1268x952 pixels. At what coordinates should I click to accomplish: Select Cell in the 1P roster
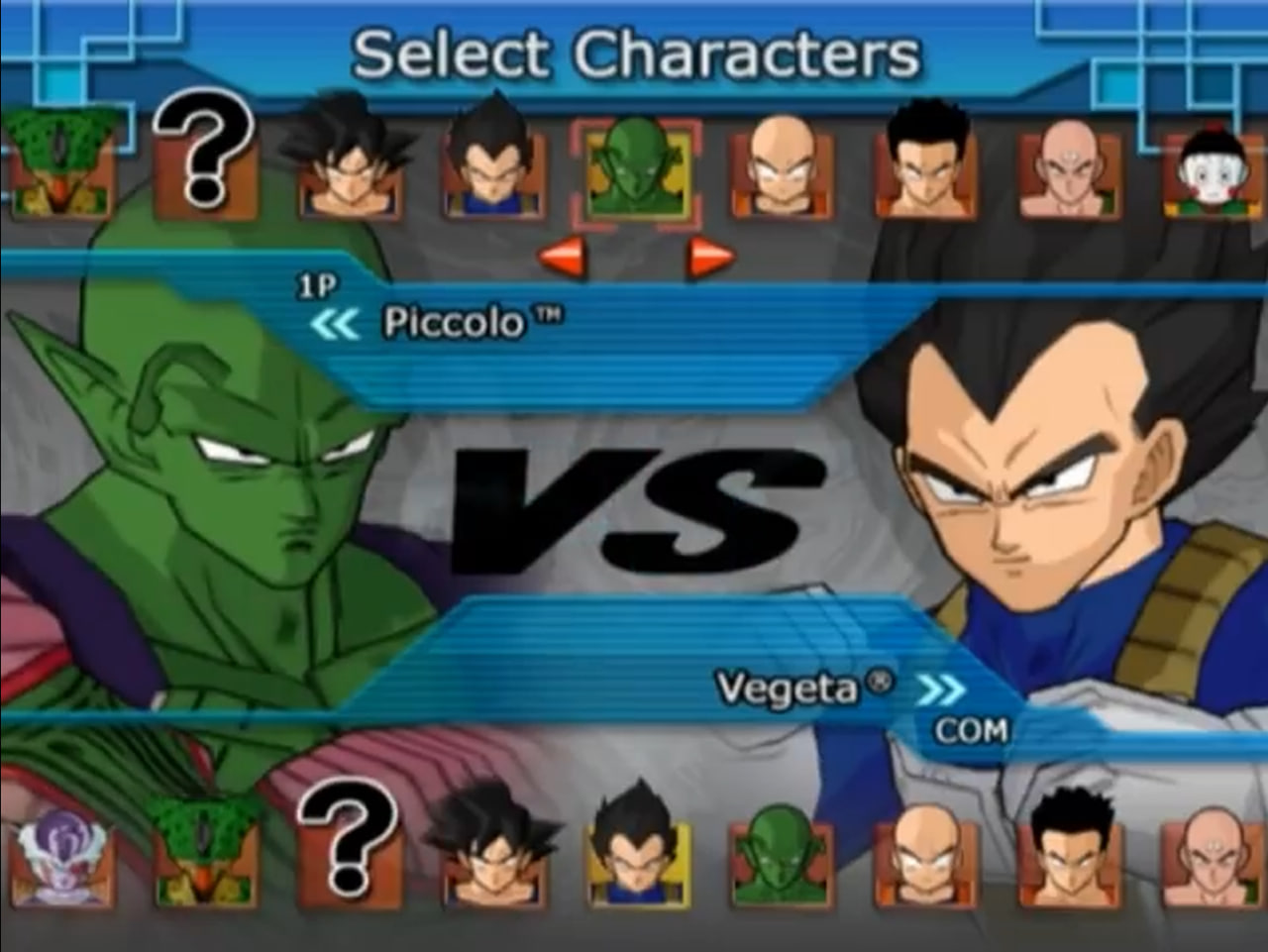61,163
